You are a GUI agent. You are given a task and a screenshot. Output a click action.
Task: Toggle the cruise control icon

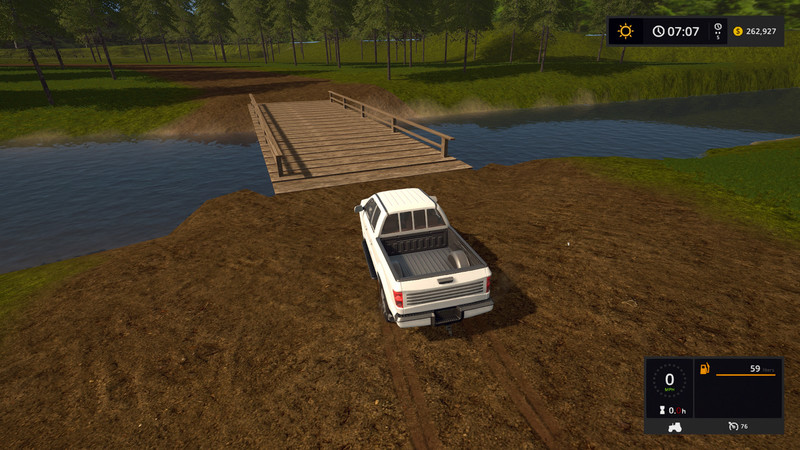[x=734, y=426]
